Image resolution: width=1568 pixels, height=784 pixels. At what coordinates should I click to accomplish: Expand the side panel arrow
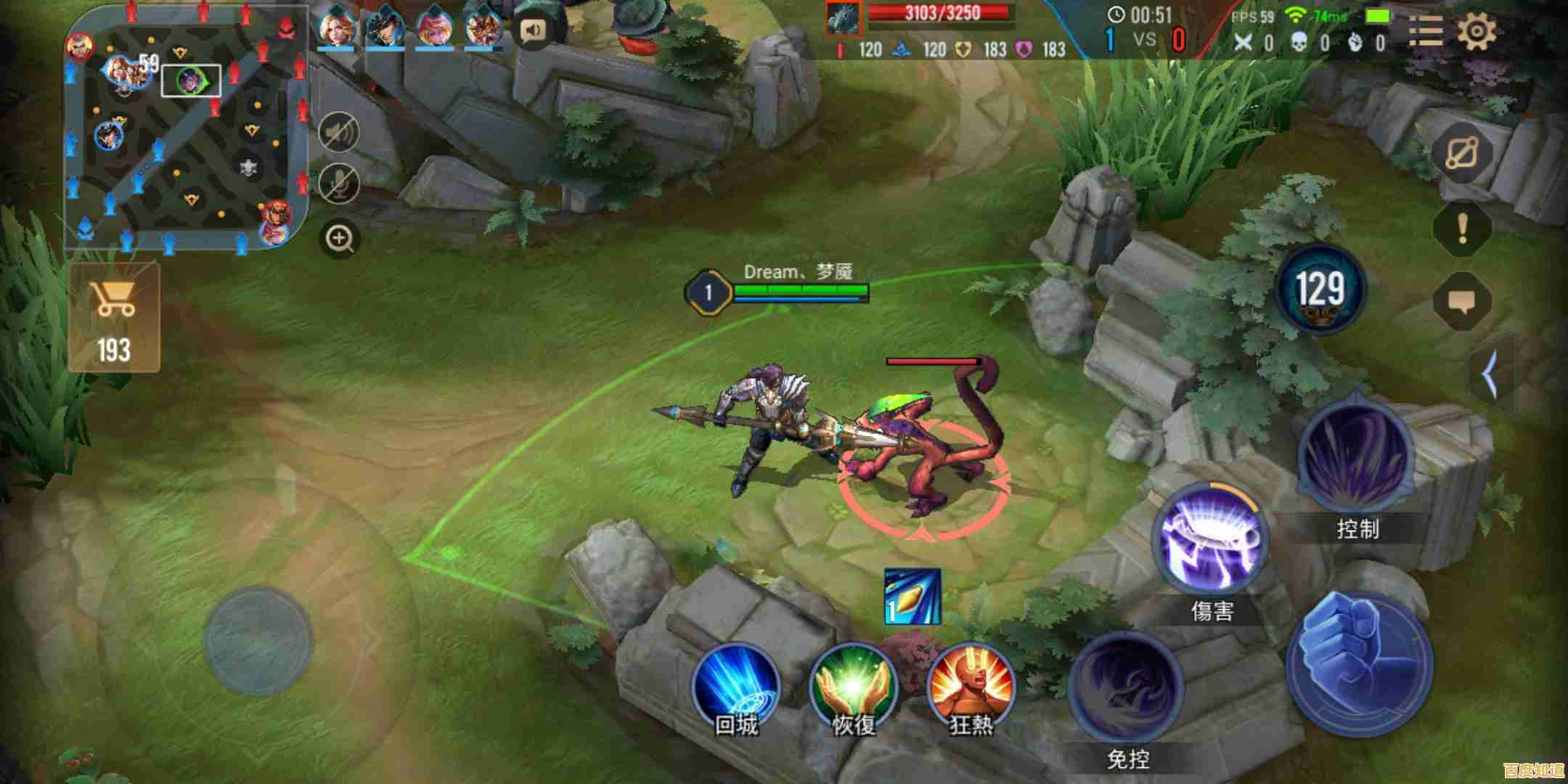click(x=1490, y=375)
